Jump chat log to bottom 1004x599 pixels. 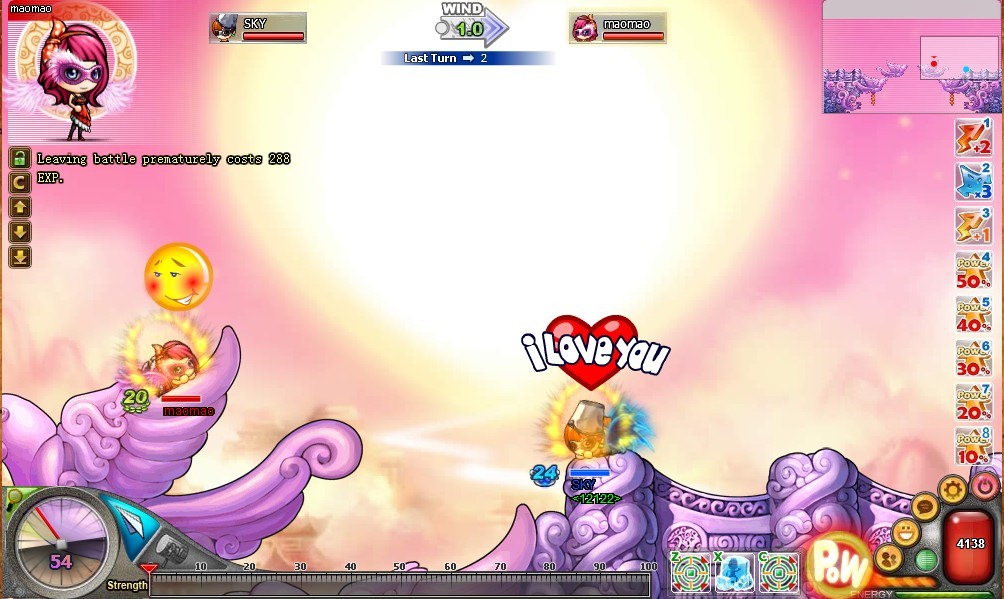pyautogui.click(x=20, y=257)
